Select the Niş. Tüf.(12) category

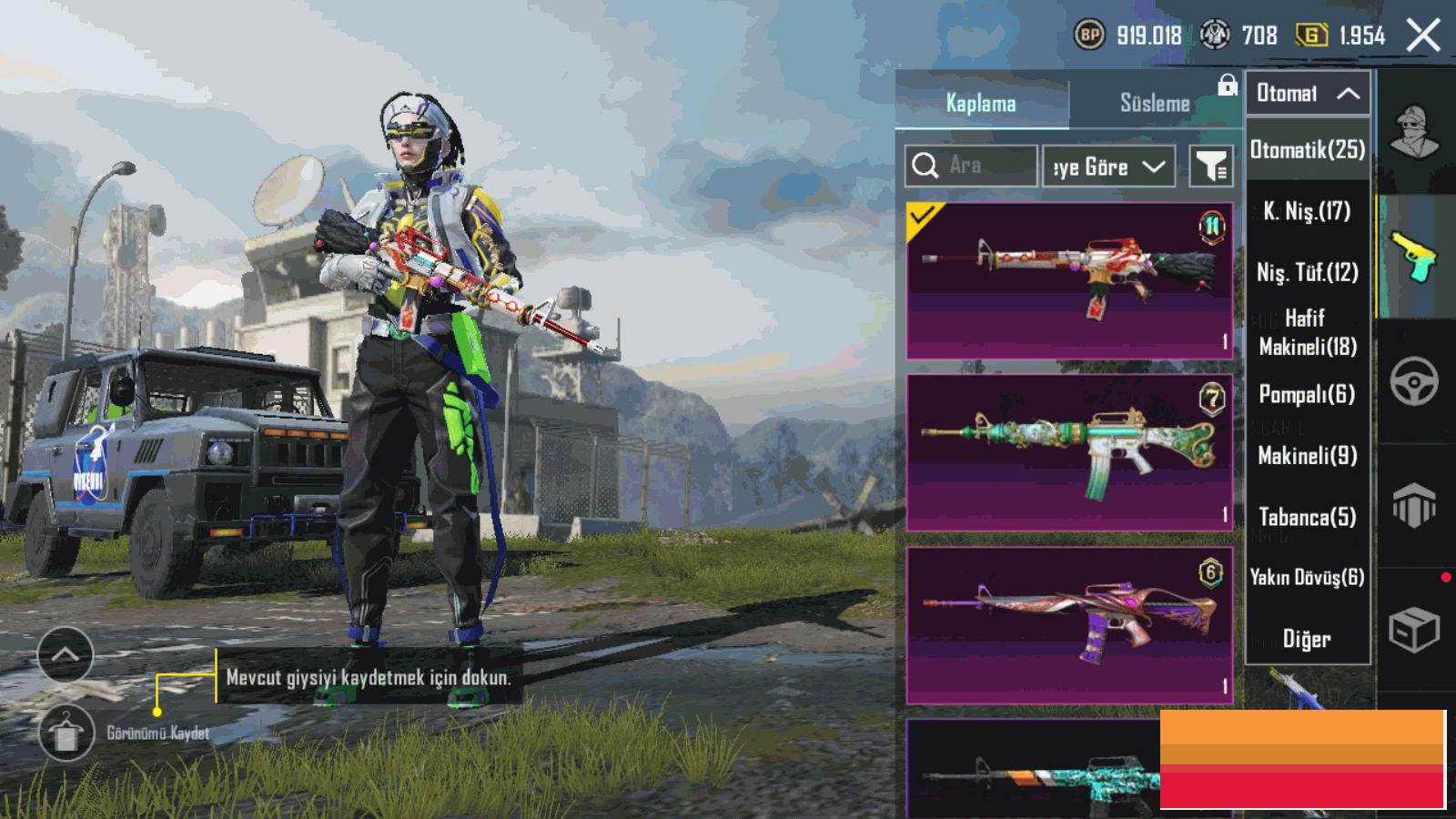click(x=1308, y=272)
